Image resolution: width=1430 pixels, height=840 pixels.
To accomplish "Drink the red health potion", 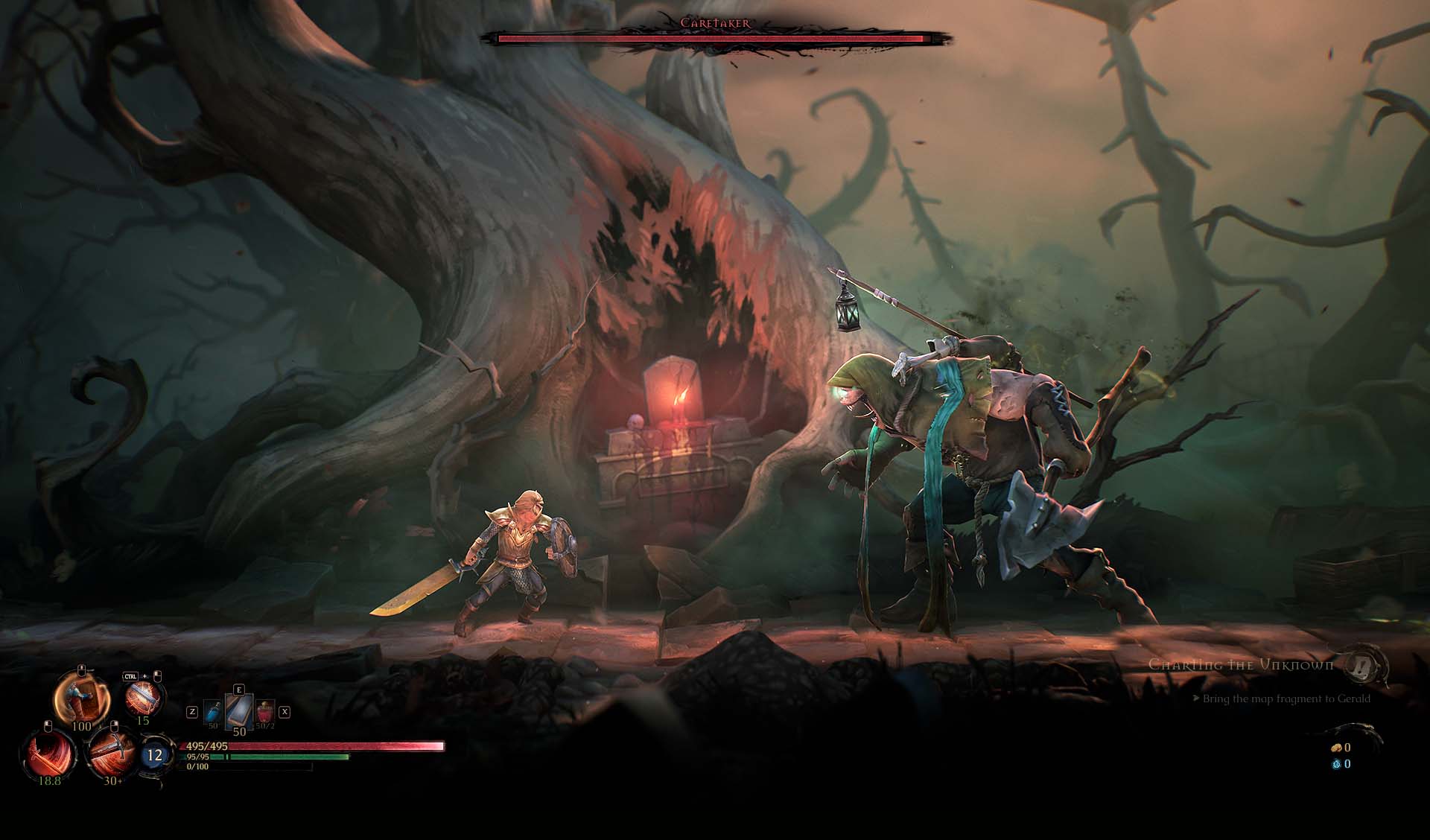I will click(x=265, y=712).
